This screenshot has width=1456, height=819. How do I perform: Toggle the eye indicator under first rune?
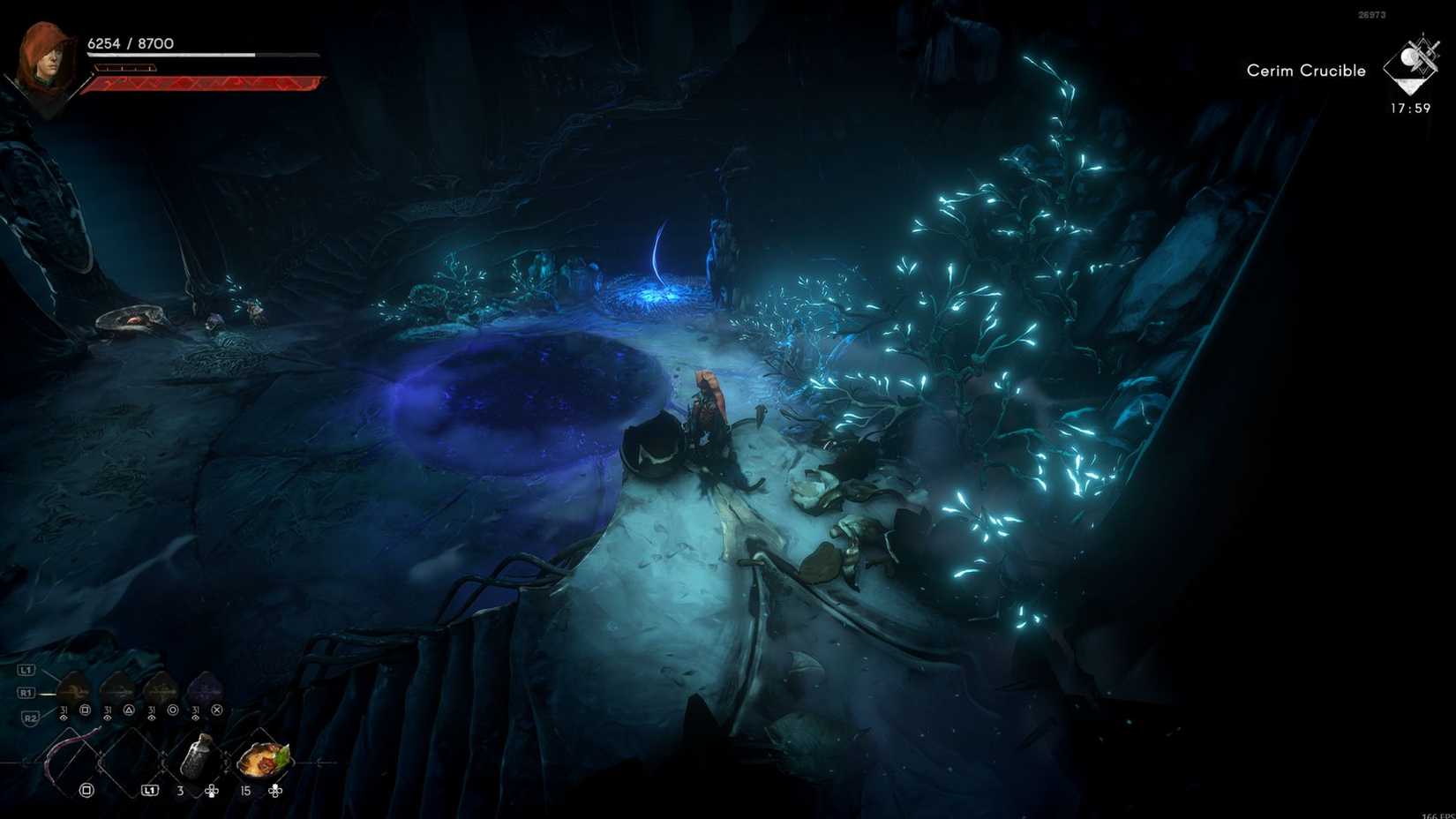tap(63, 718)
